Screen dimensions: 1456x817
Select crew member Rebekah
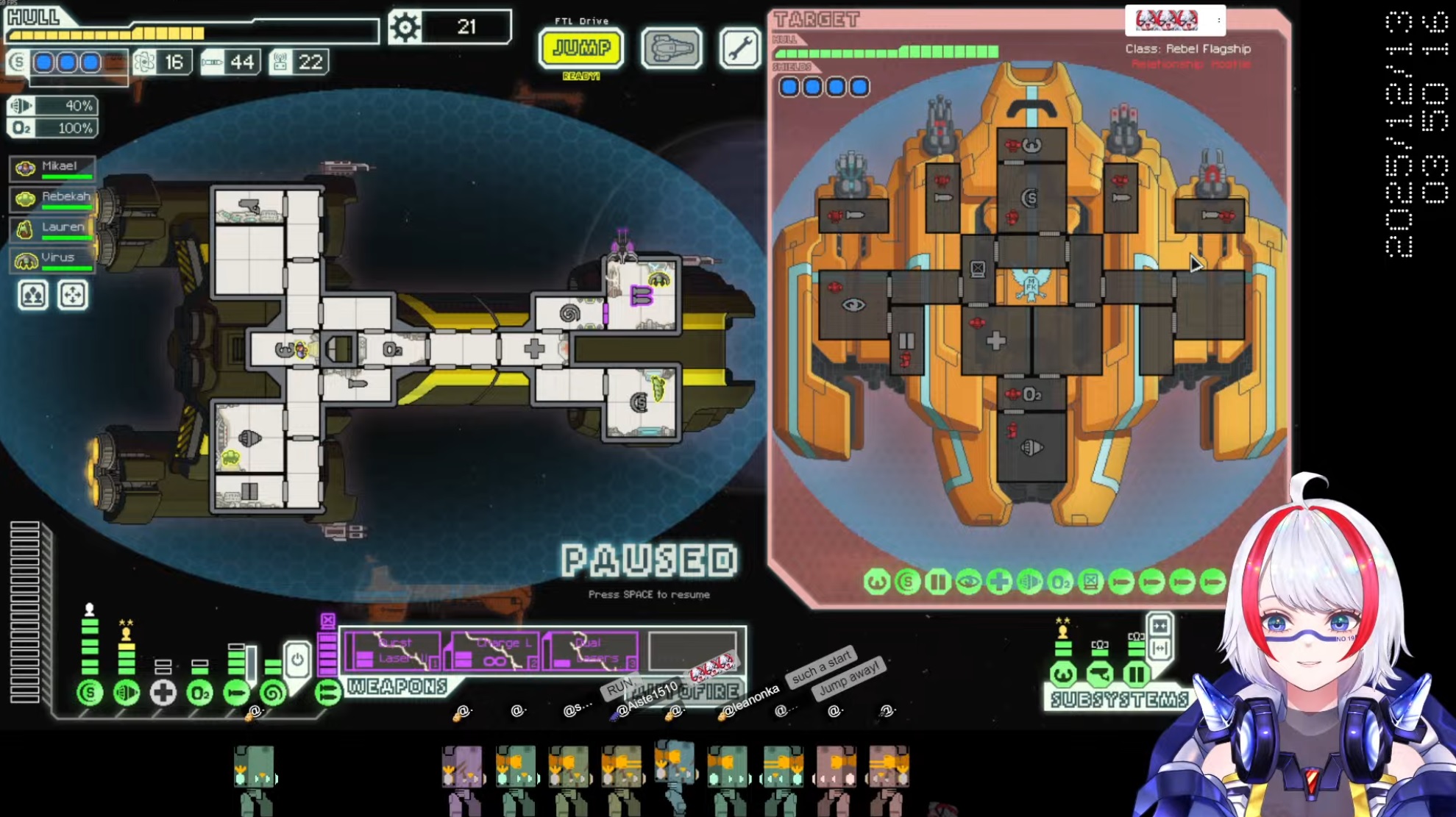pos(53,199)
